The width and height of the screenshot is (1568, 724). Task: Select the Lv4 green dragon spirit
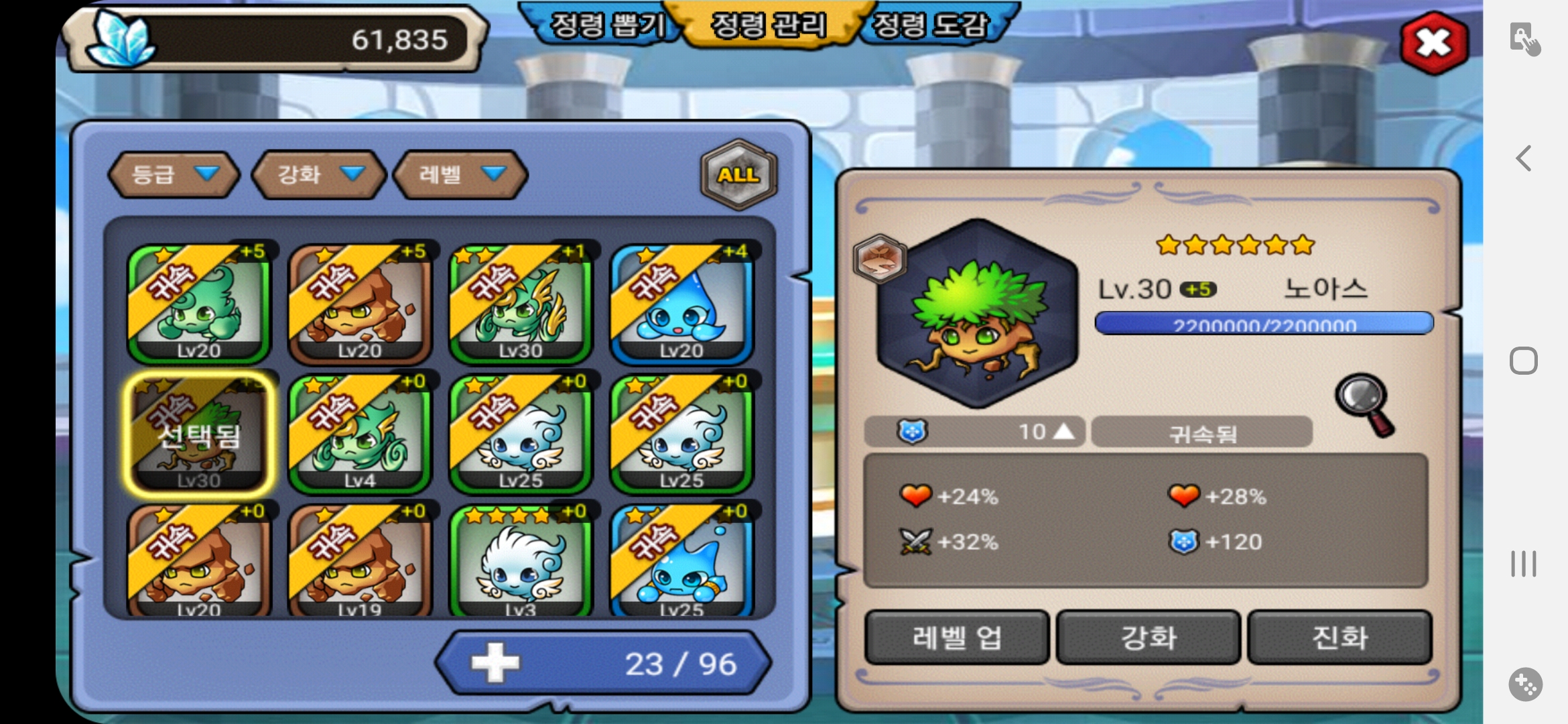(x=360, y=434)
